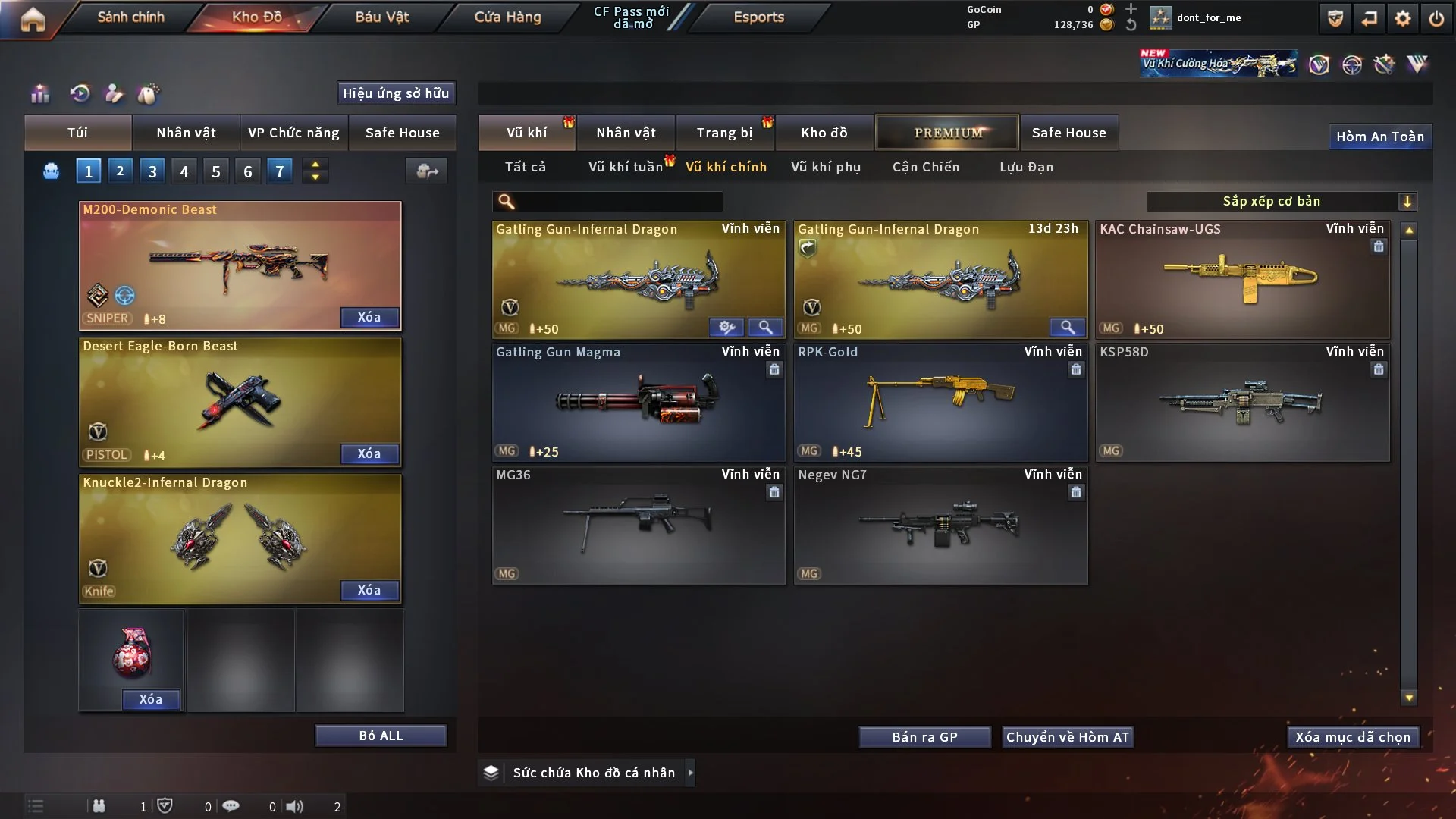Image resolution: width=1456 pixels, height=819 pixels.
Task: Switch to the PREMIUM inventory tab
Action: pyautogui.click(x=947, y=133)
